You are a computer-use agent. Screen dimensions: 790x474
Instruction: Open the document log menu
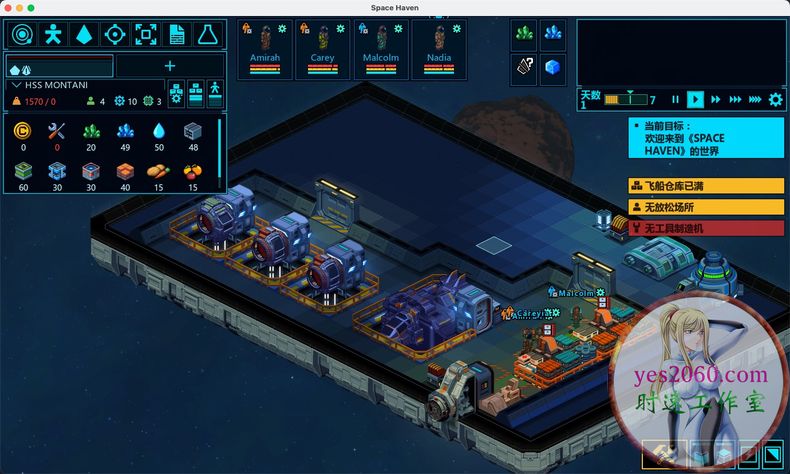pos(177,34)
